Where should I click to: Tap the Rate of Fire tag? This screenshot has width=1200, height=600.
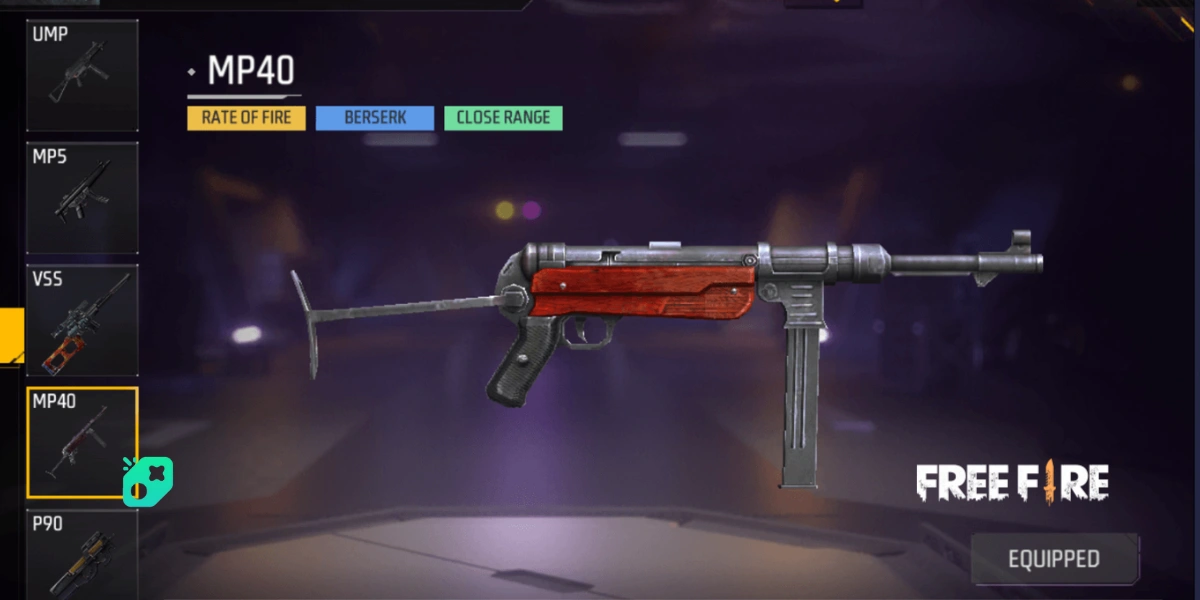246,118
